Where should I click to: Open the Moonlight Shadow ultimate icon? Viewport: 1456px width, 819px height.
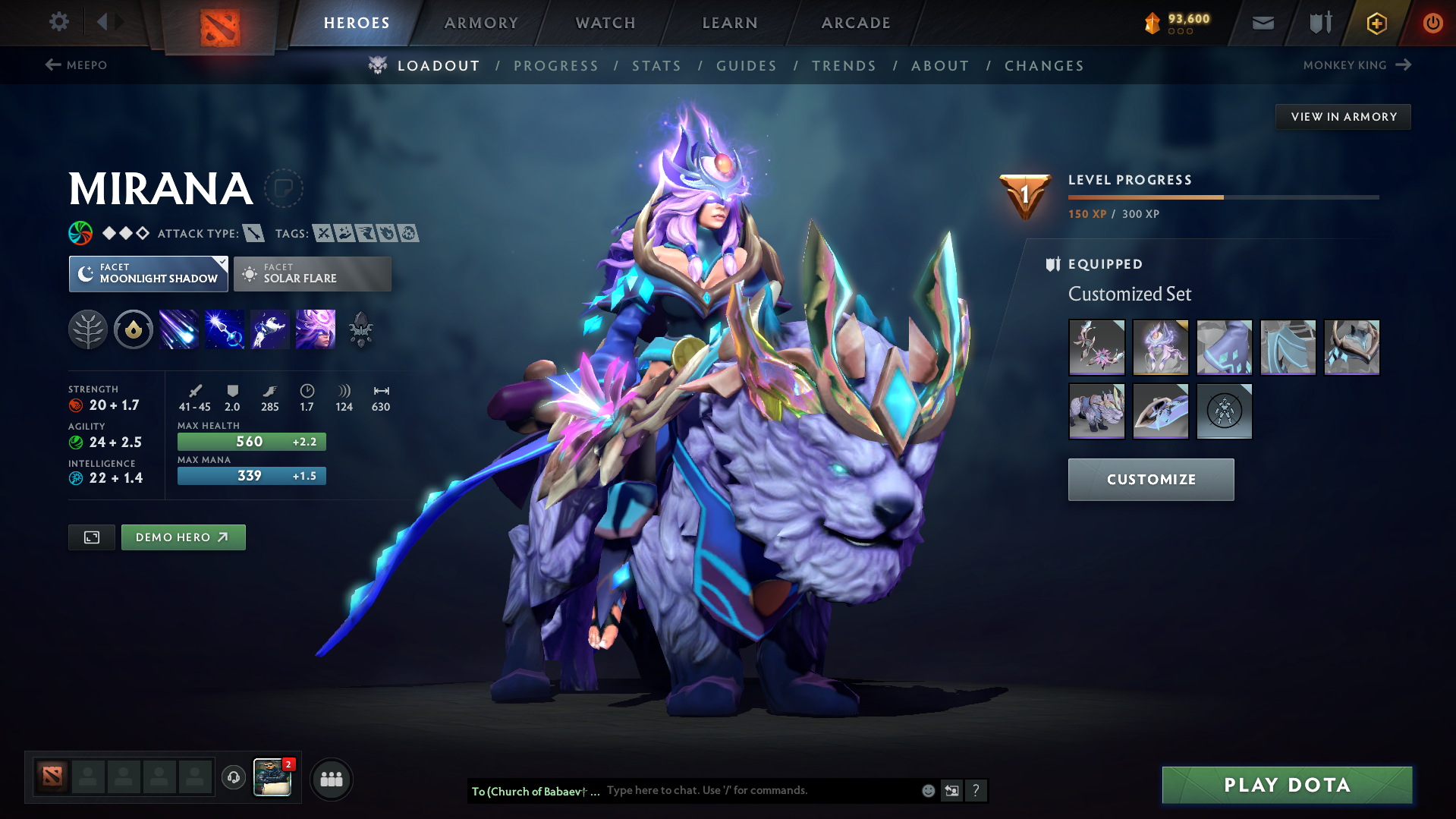coord(316,329)
